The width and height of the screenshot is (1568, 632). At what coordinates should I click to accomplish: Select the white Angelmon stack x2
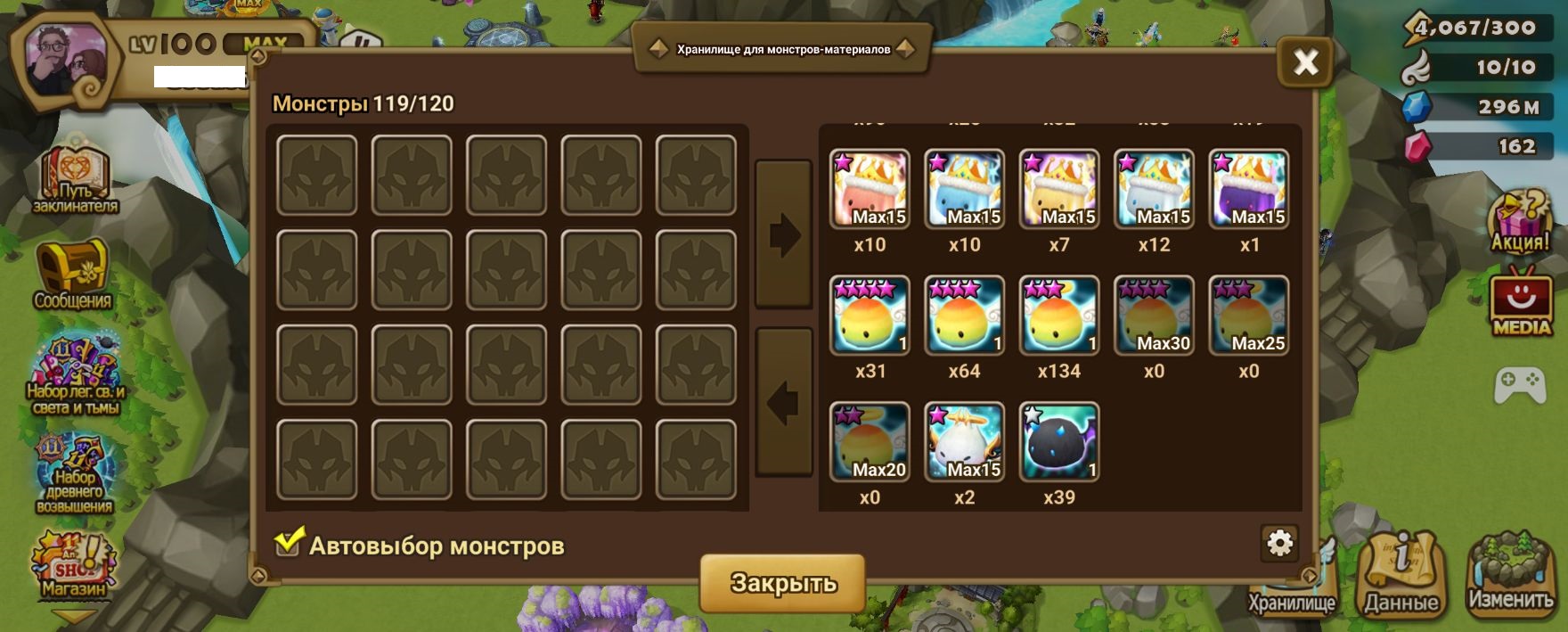point(964,442)
